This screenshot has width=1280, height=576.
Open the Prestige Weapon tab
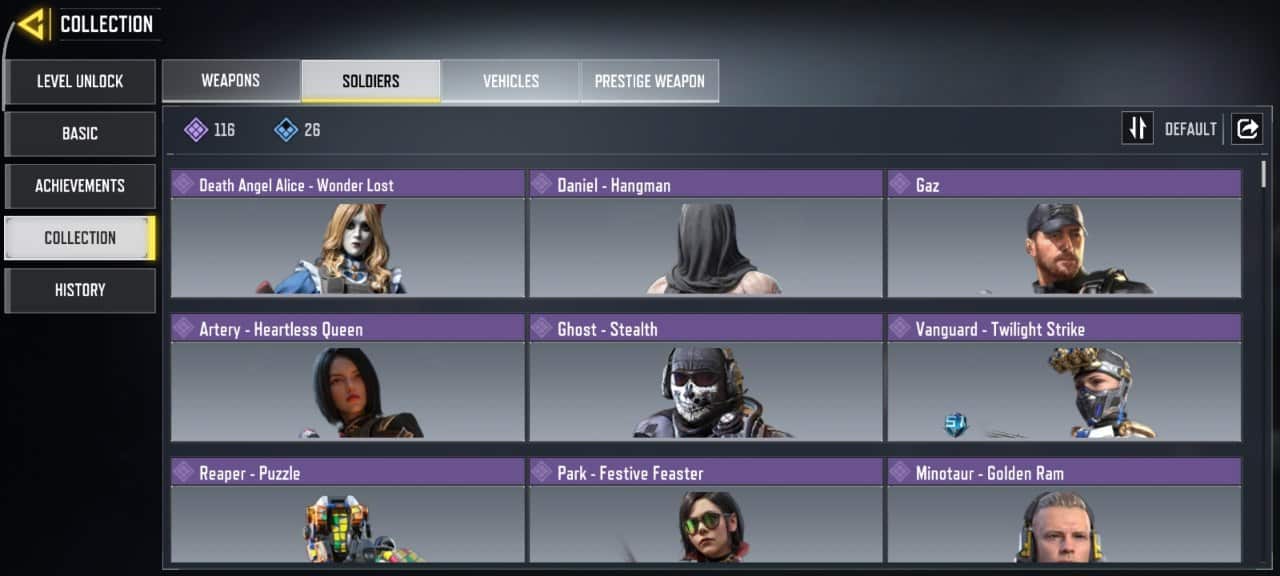pyautogui.click(x=650, y=81)
